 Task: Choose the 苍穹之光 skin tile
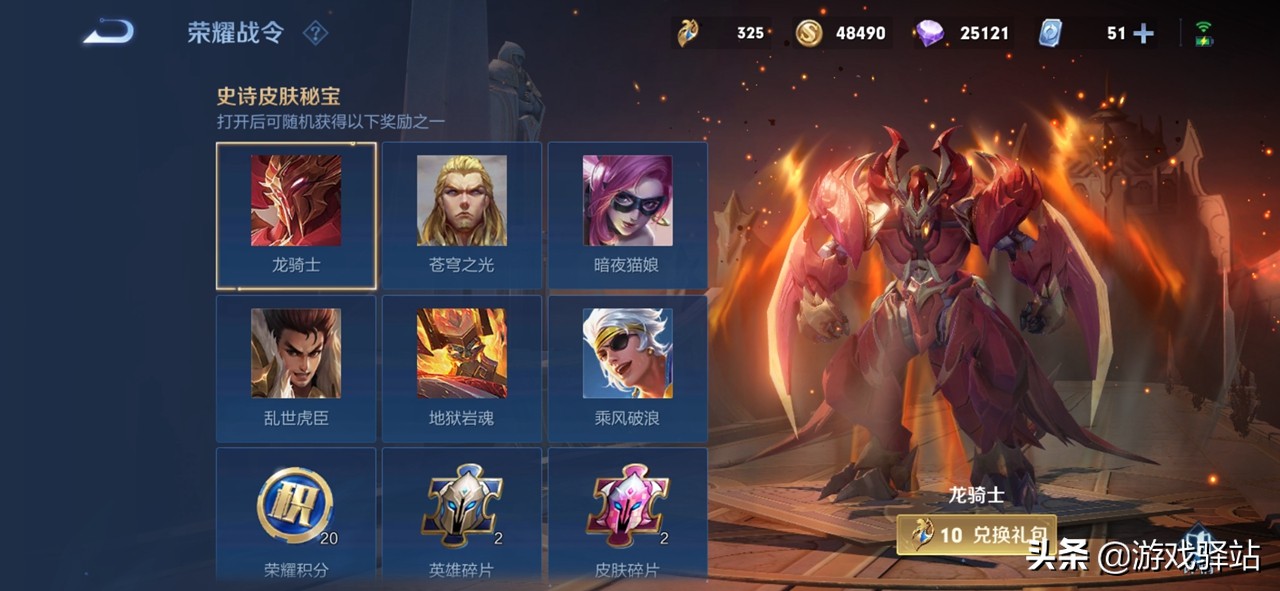(461, 215)
